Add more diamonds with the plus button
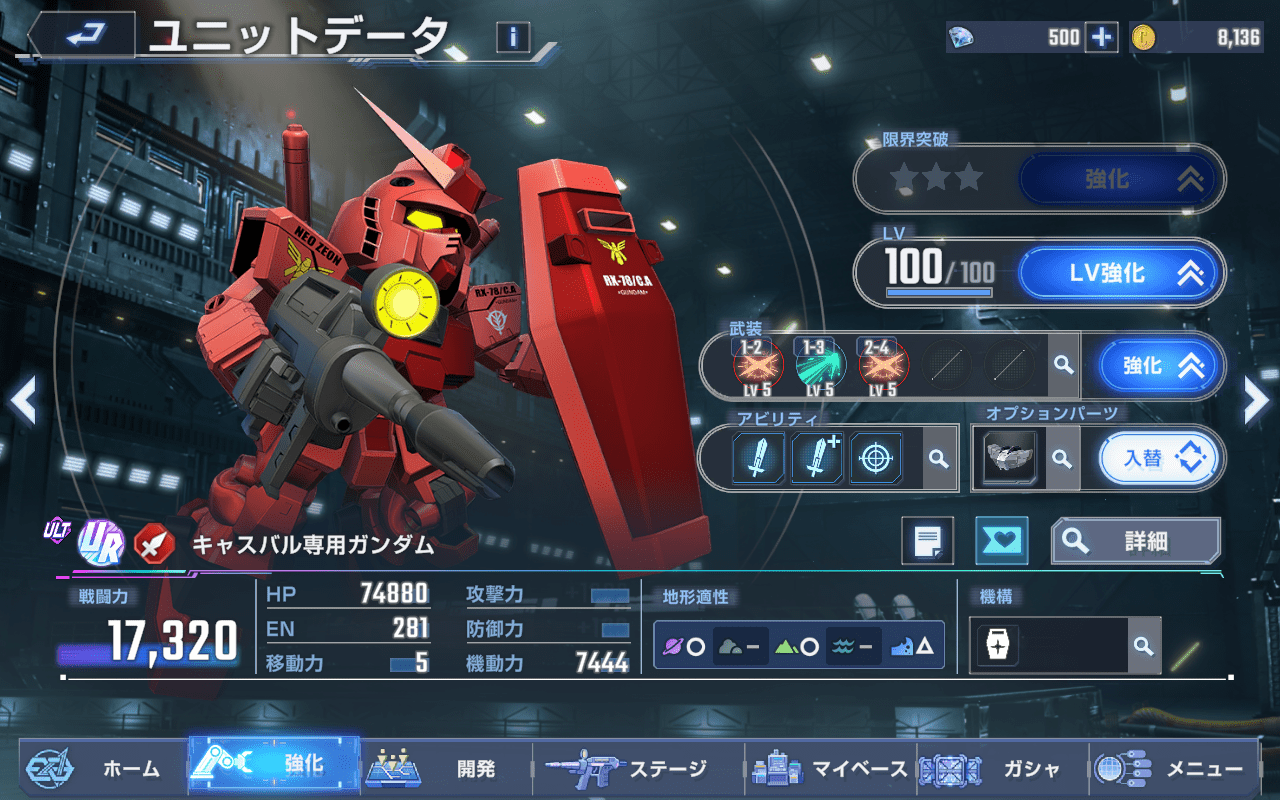1280x800 pixels. pos(1101,38)
